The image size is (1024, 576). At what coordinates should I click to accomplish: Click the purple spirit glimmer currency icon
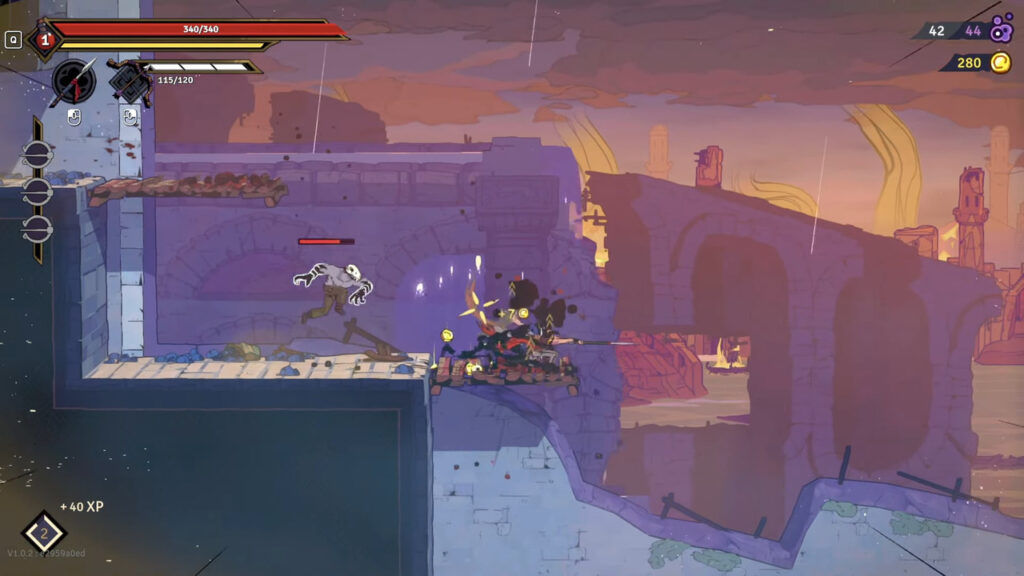[x=1001, y=30]
